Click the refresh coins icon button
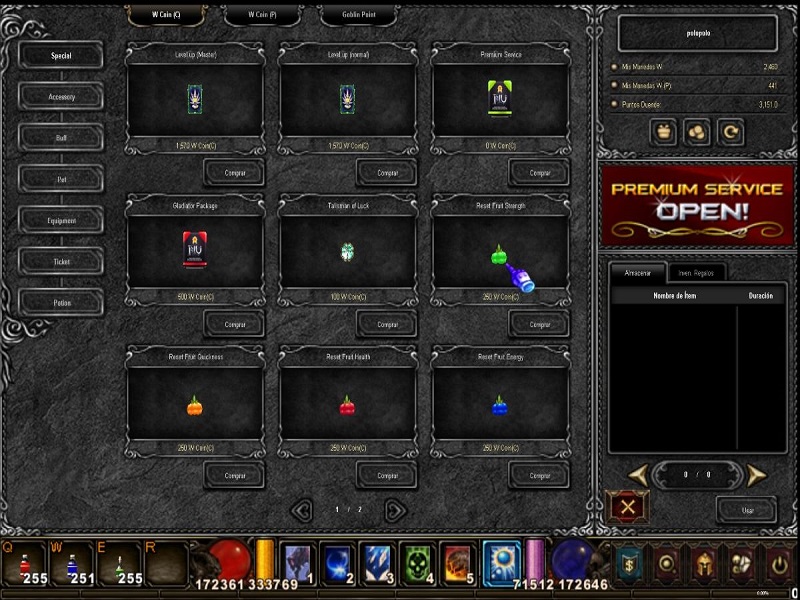This screenshot has width=800, height=600. coord(730,131)
